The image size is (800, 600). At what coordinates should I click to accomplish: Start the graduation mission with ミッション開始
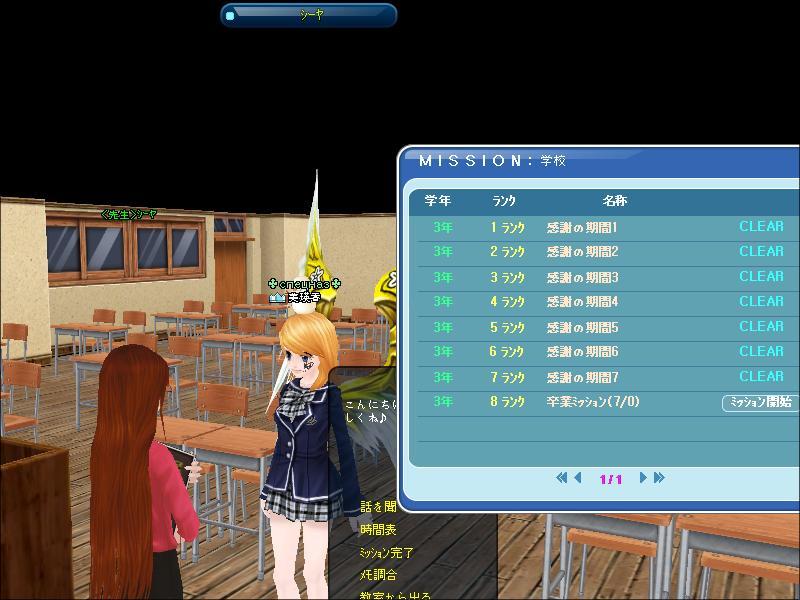pos(759,402)
